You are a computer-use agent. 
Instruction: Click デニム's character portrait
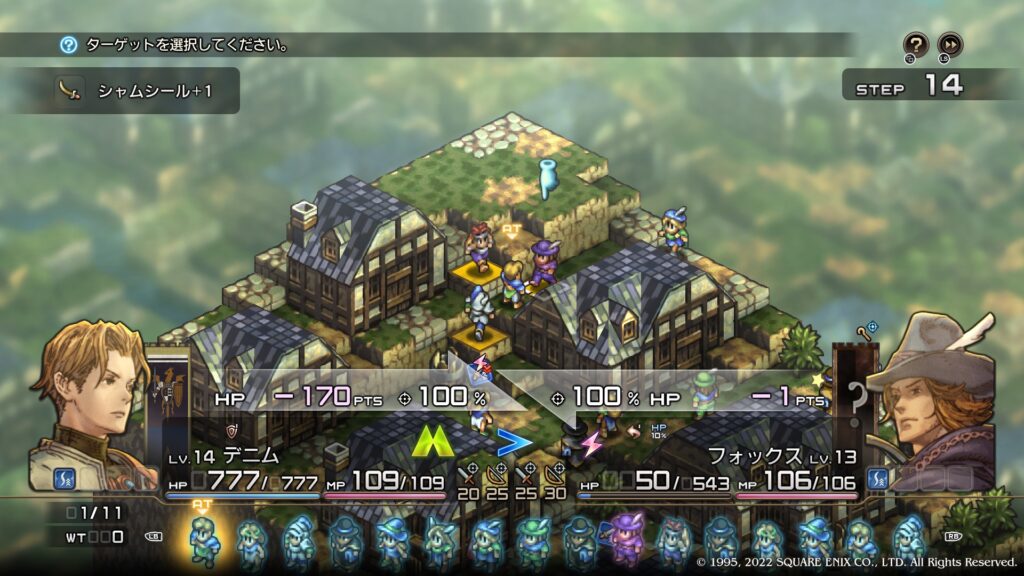click(x=88, y=400)
